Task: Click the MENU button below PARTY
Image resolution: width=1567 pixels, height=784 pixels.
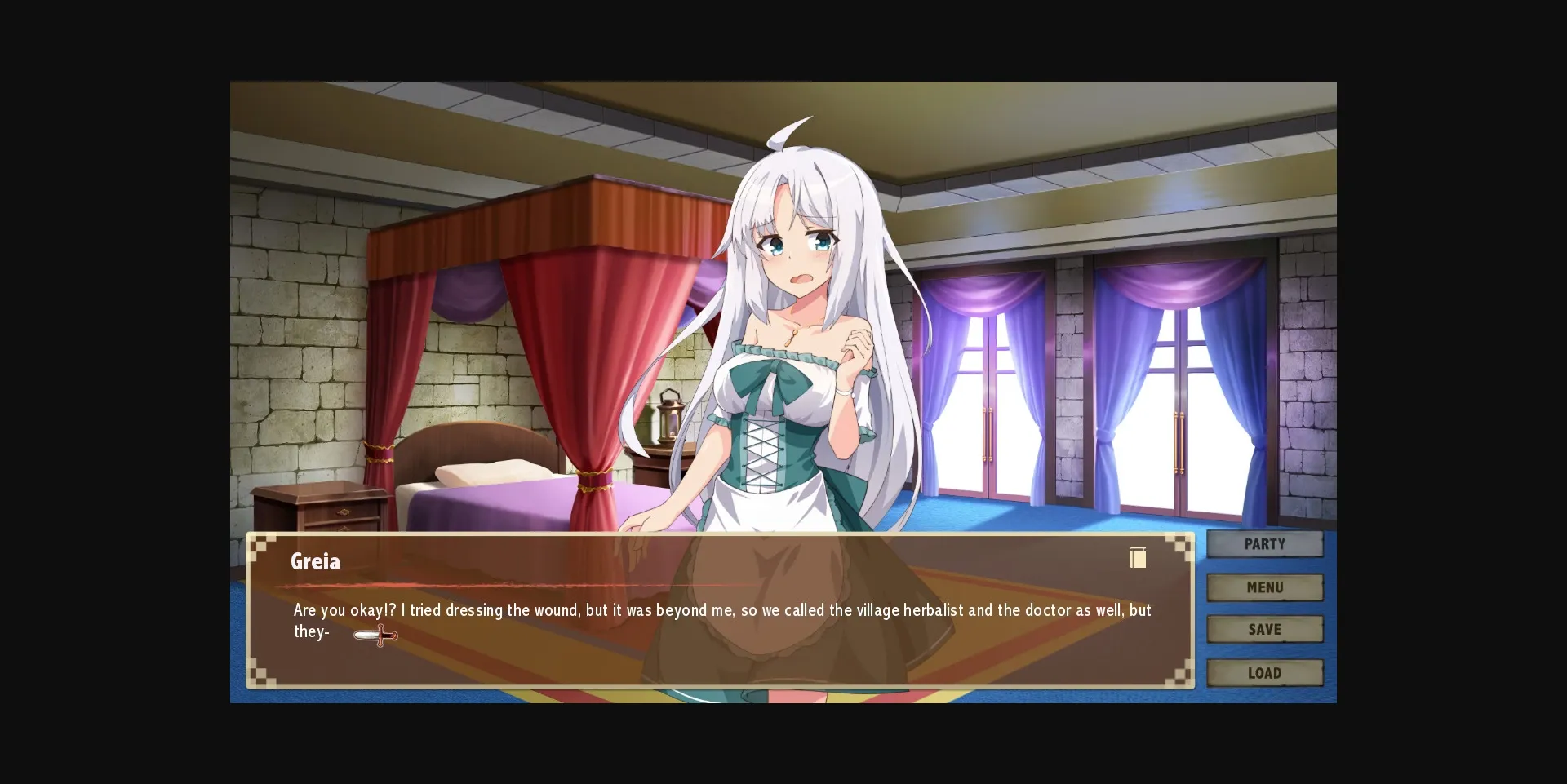Action: tap(1264, 587)
